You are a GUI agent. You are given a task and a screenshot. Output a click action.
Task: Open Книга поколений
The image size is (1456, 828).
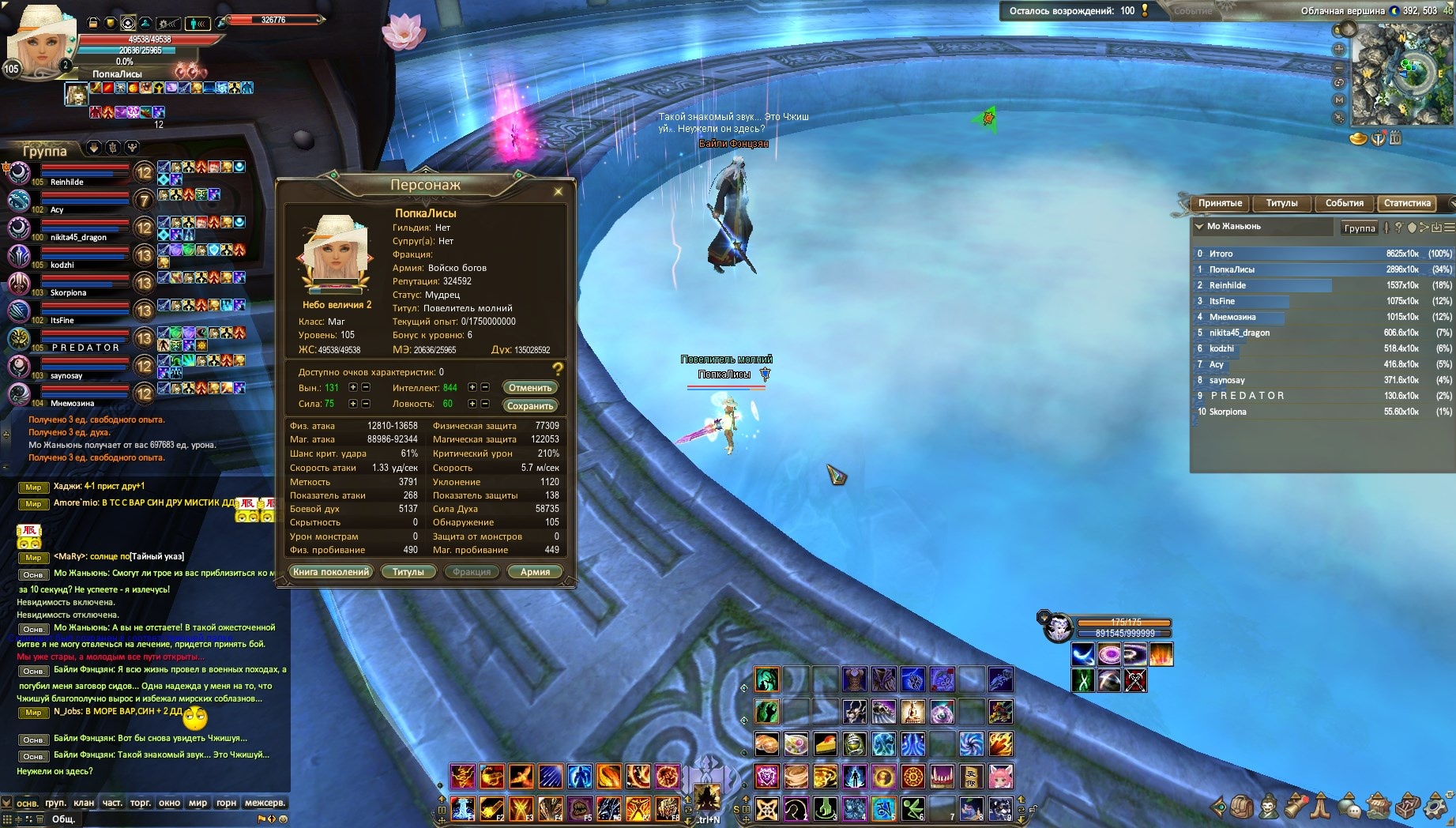[x=331, y=572]
